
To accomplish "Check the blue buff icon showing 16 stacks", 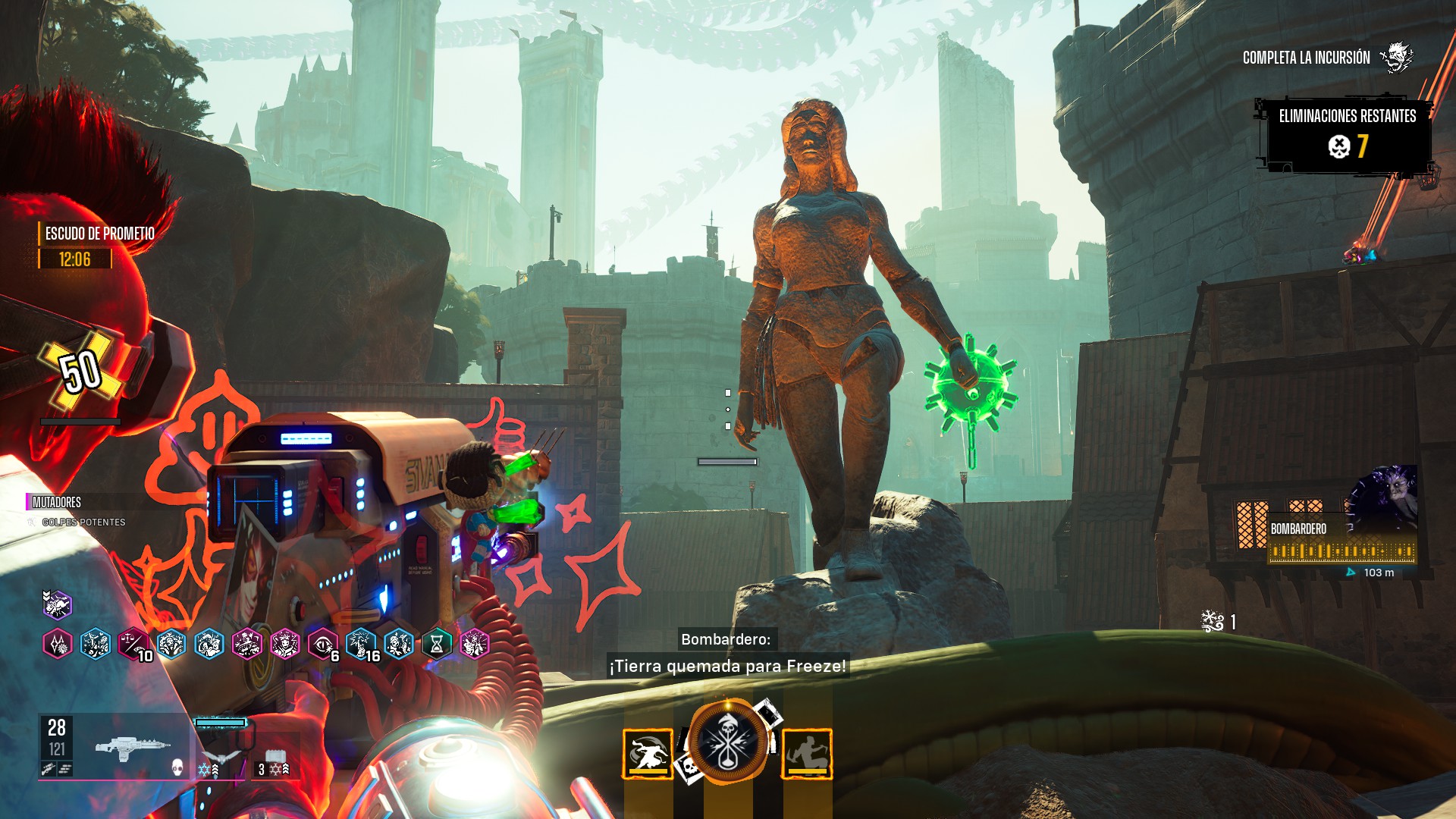I will click(361, 645).
